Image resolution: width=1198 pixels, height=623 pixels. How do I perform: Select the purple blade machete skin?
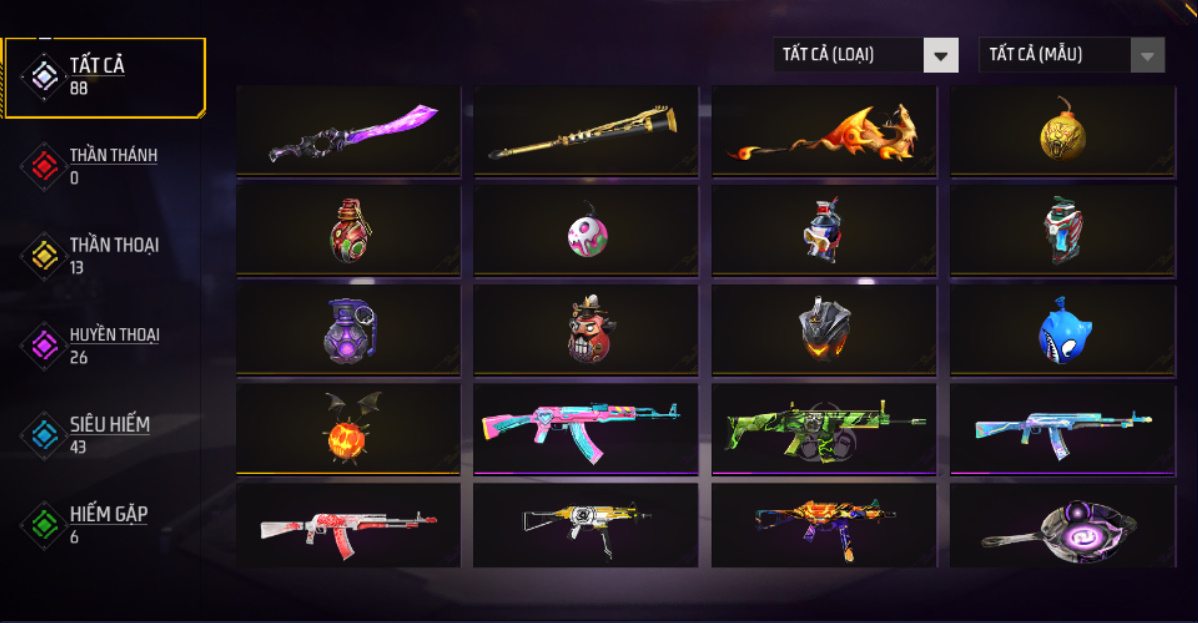(349, 131)
